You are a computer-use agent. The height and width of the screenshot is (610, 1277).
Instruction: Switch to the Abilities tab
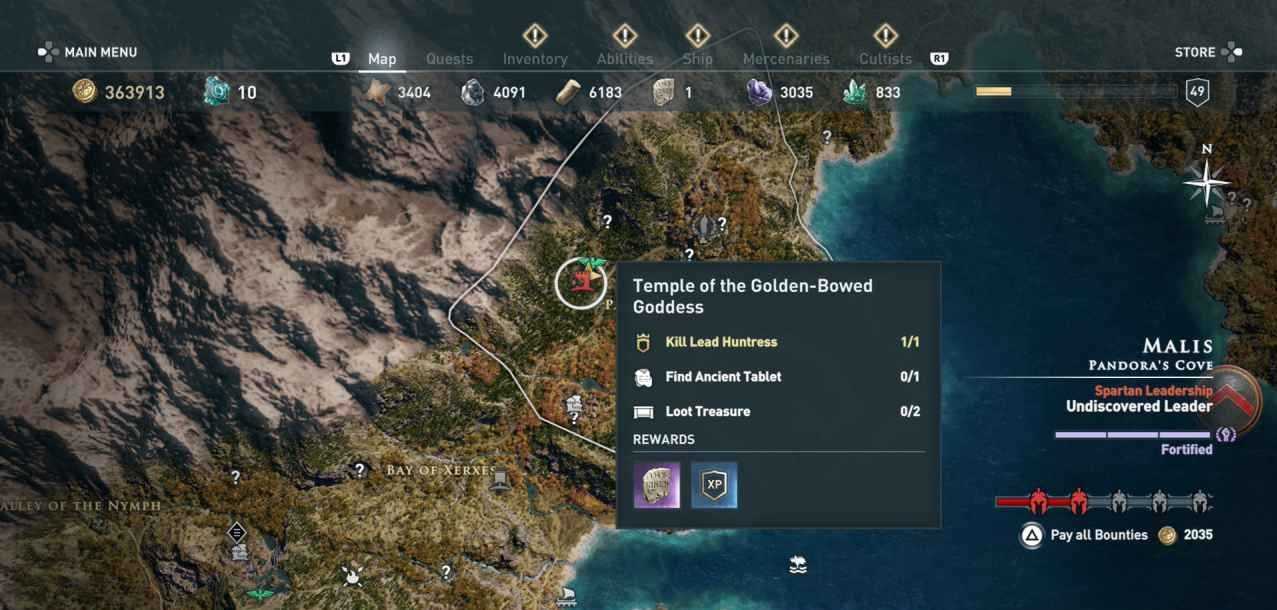tap(625, 59)
